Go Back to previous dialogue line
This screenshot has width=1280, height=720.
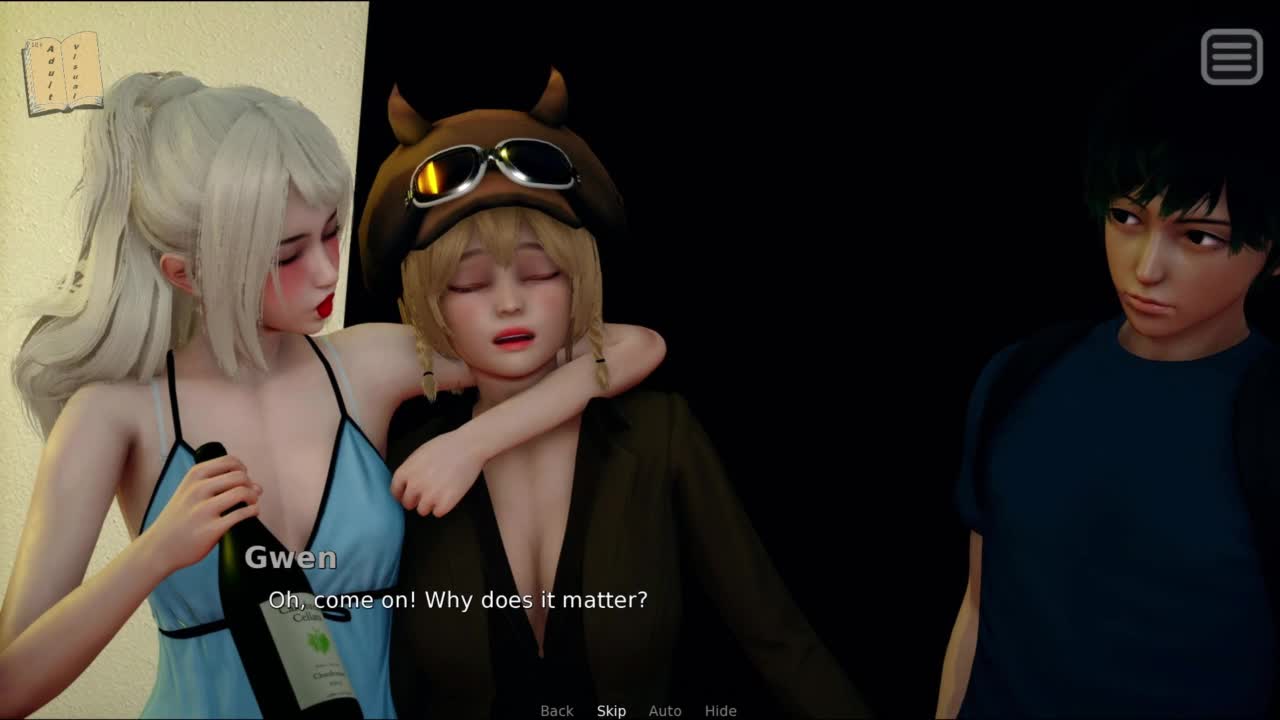pos(557,711)
